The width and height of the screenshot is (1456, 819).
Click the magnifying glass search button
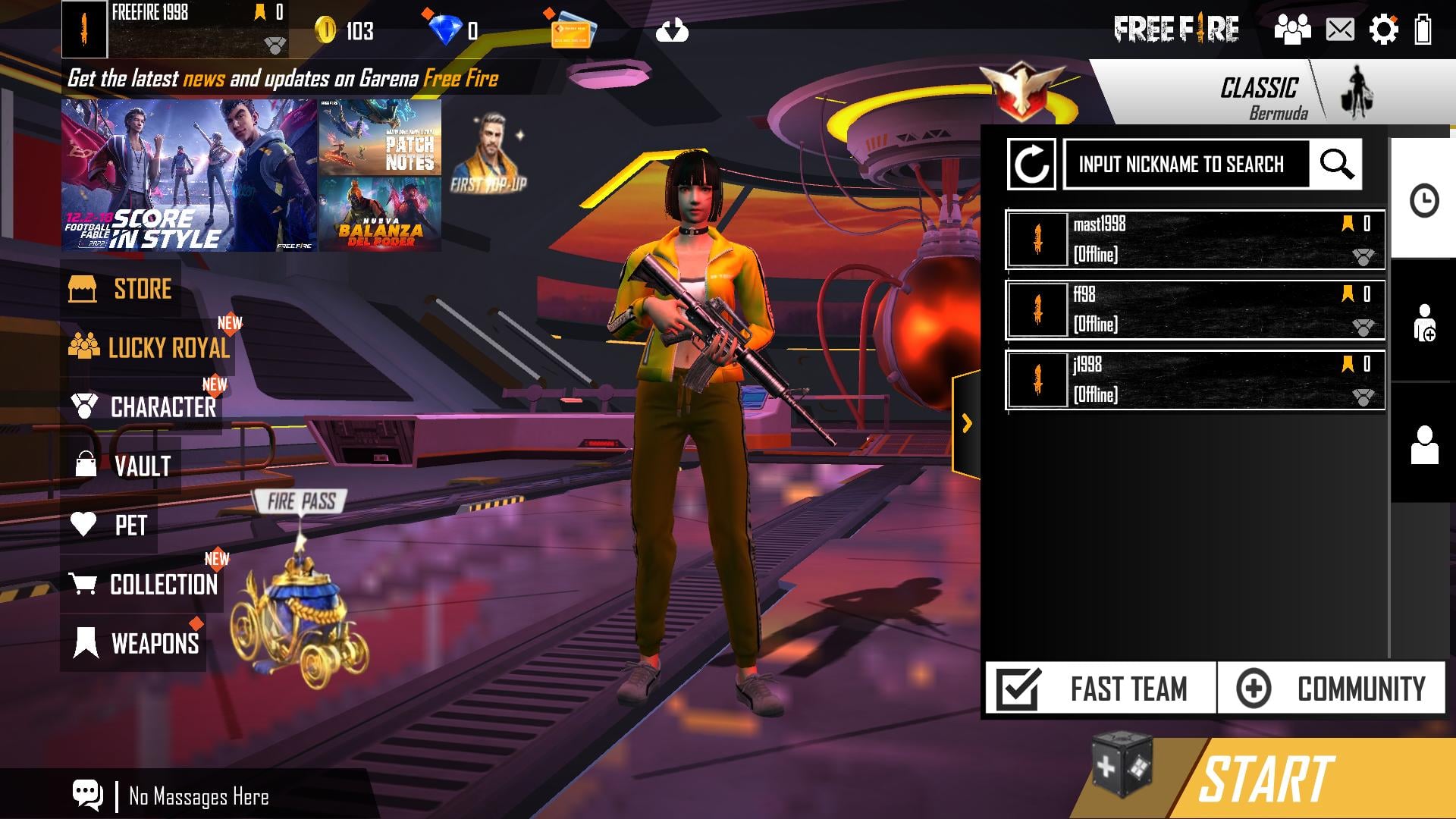(x=1336, y=164)
